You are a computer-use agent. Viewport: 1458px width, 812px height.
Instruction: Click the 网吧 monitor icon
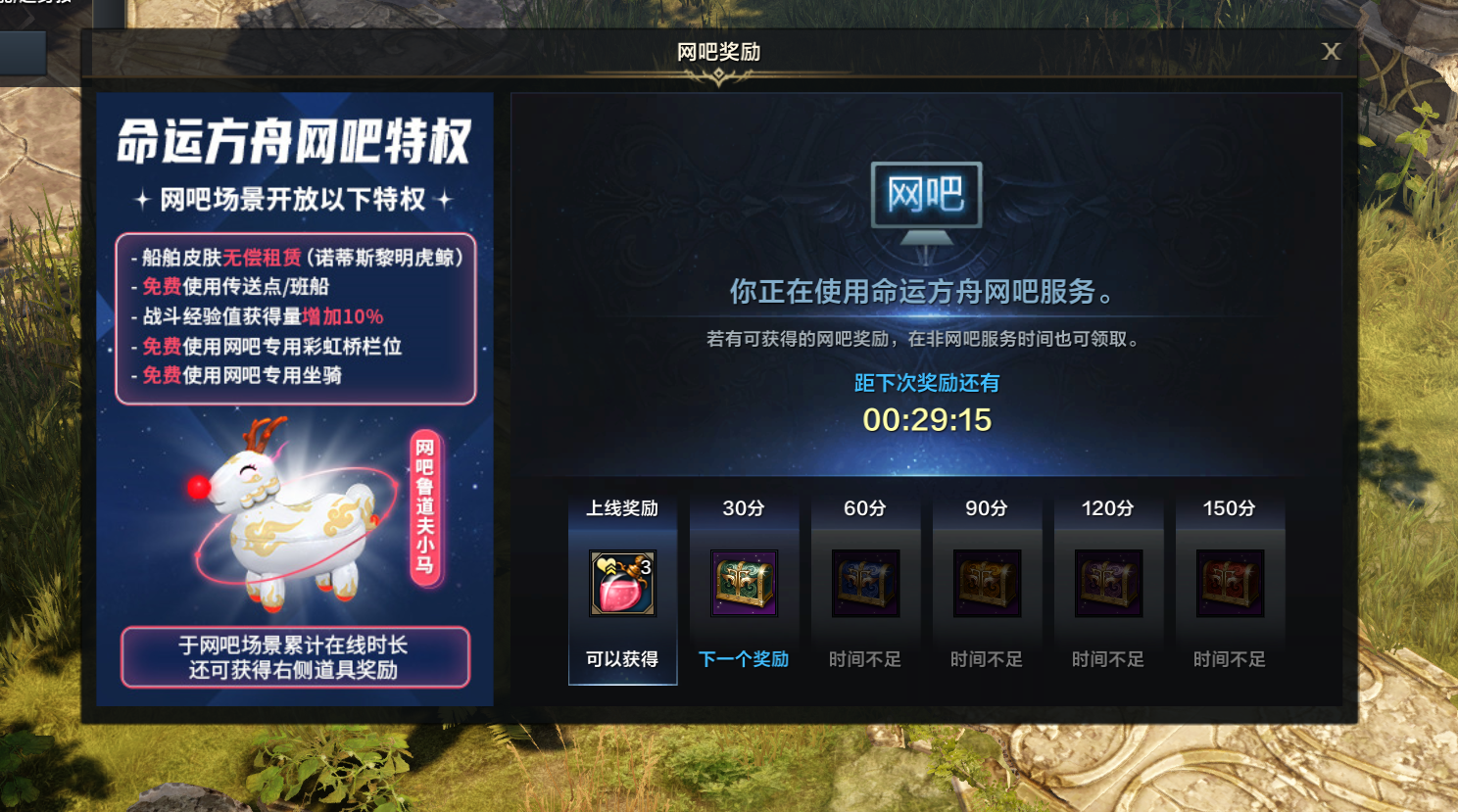coord(926,196)
